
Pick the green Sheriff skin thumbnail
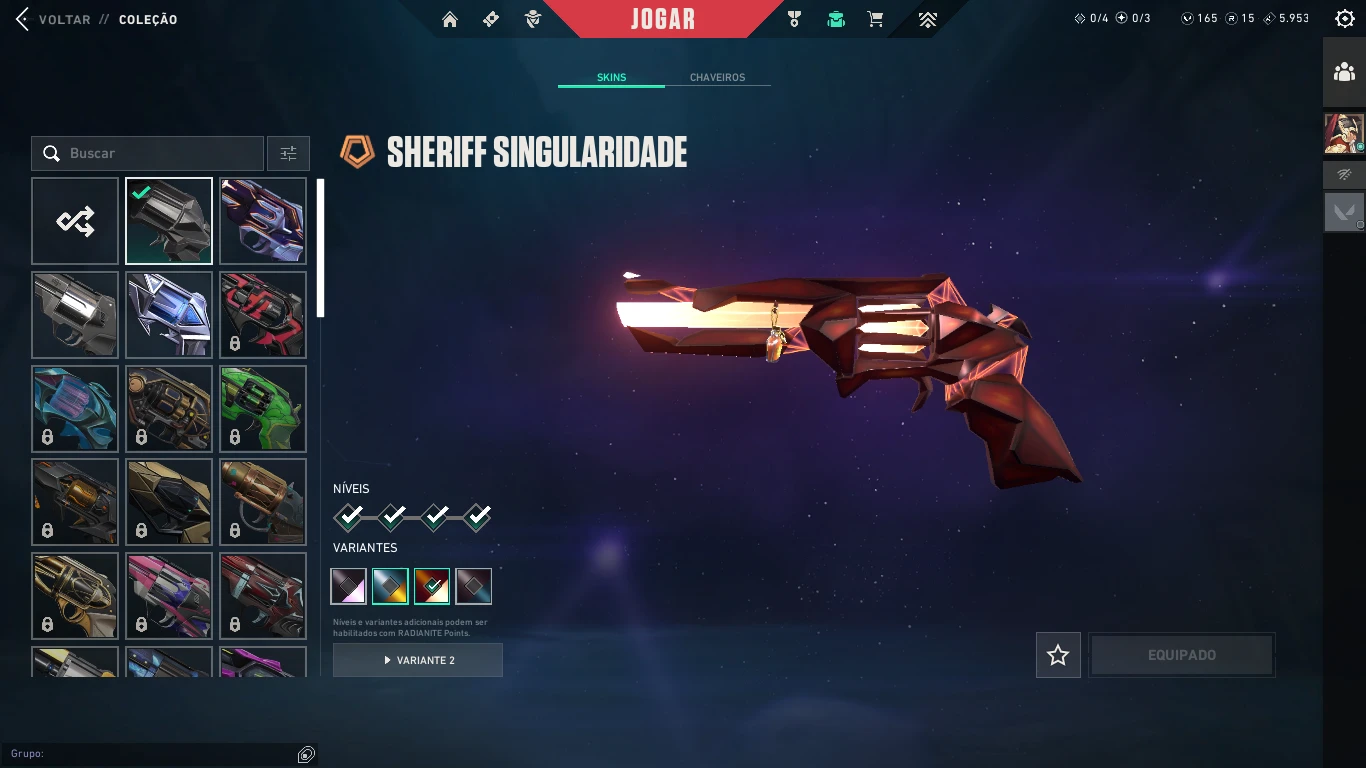263,409
